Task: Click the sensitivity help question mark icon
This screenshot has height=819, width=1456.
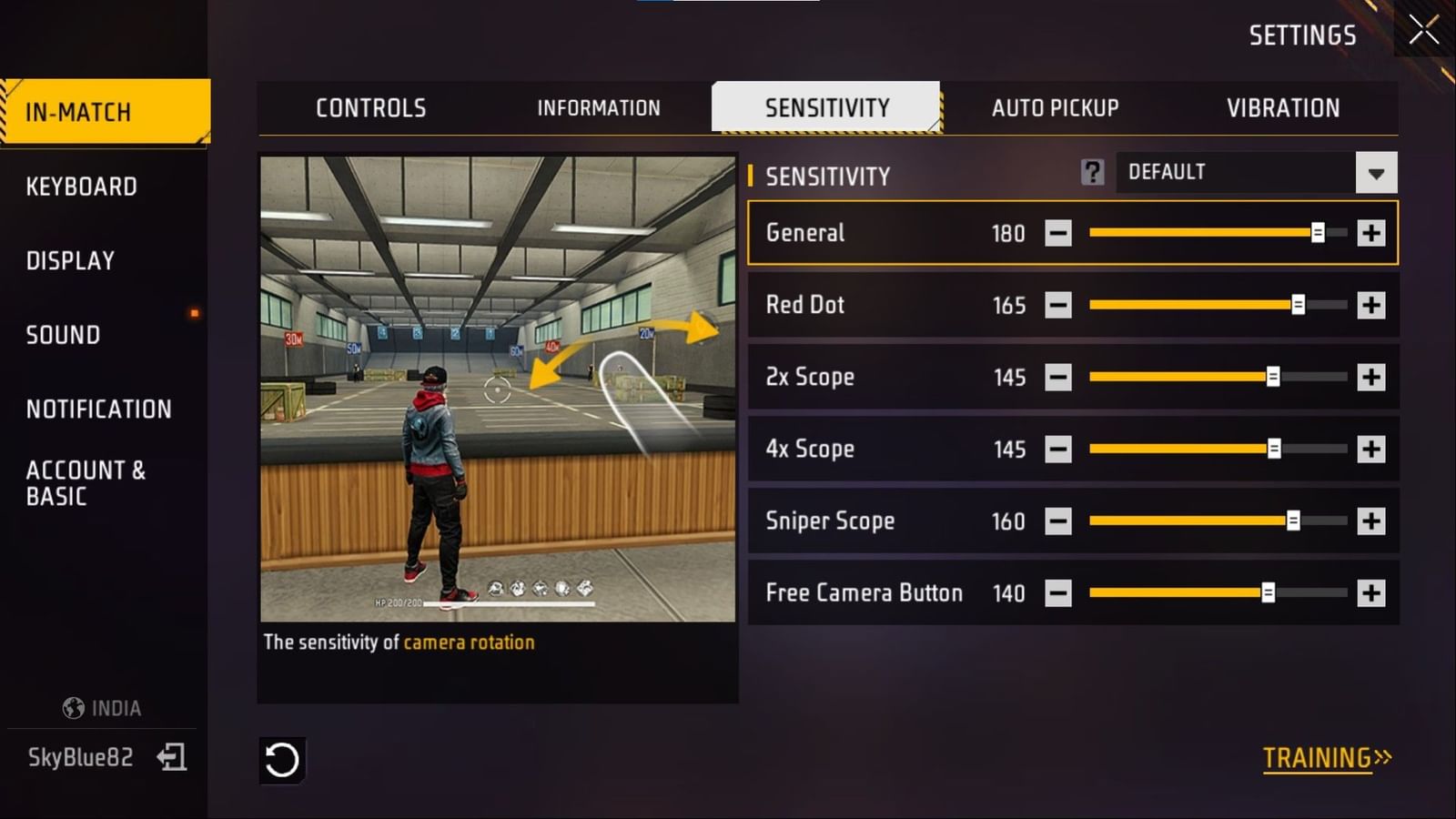Action: (x=1093, y=172)
